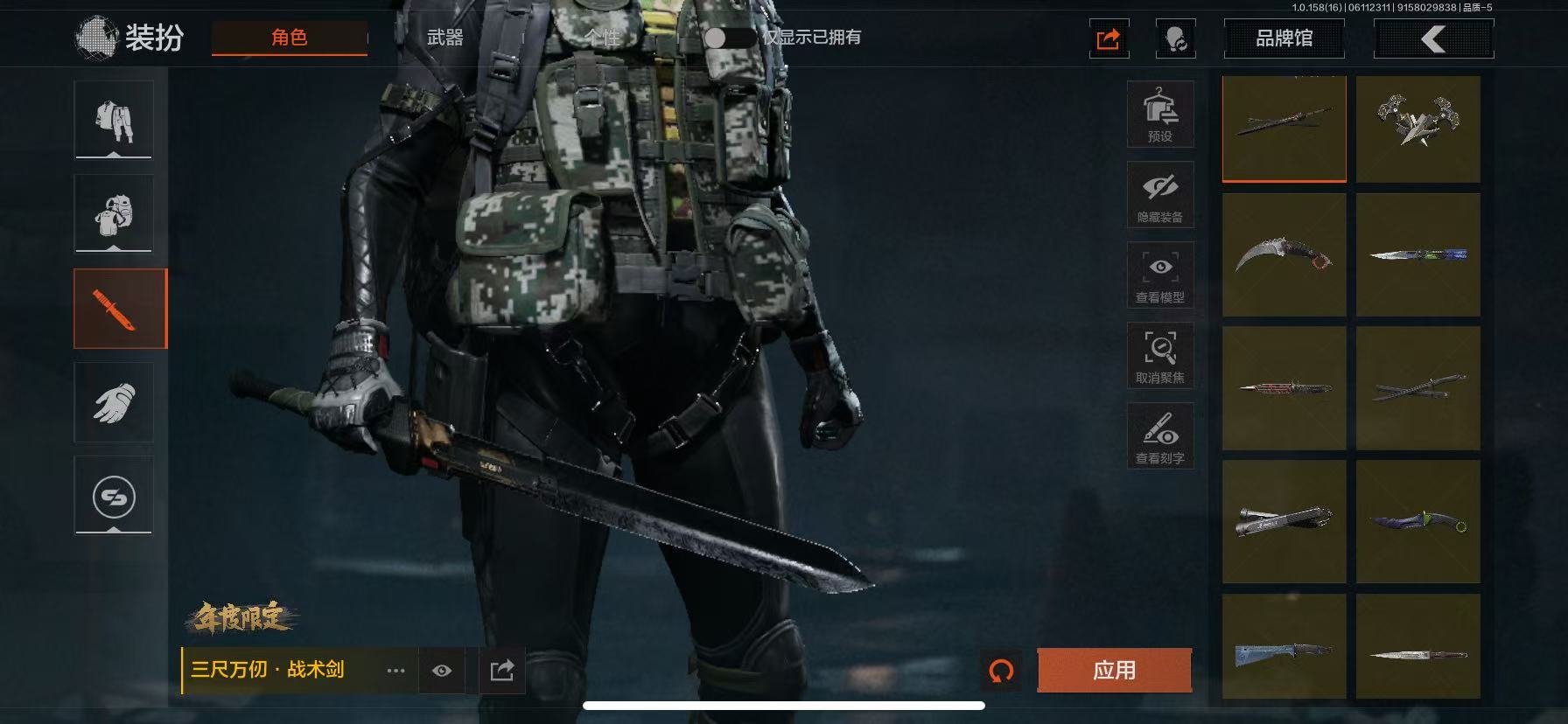This screenshot has width=1568, height=724.
Task: Select the gloves category icon
Action: [114, 402]
